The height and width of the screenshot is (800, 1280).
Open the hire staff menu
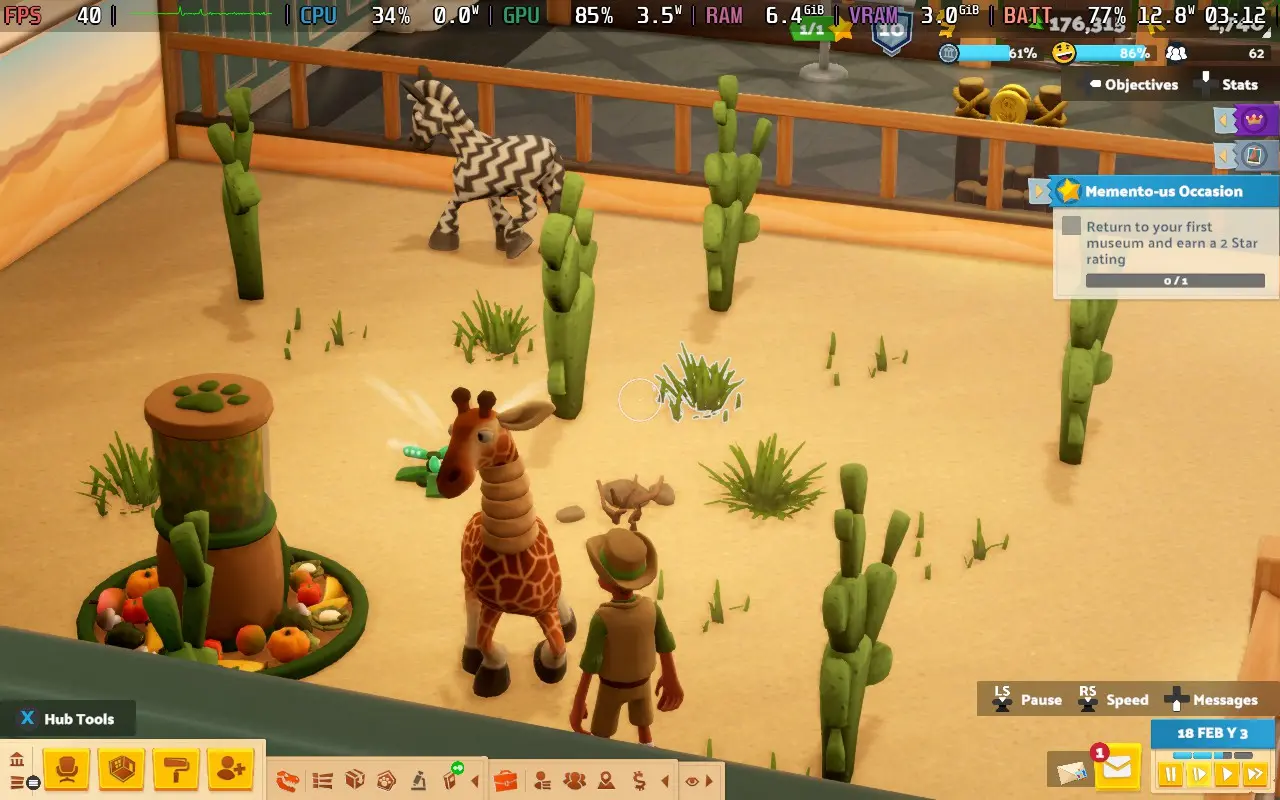231,770
